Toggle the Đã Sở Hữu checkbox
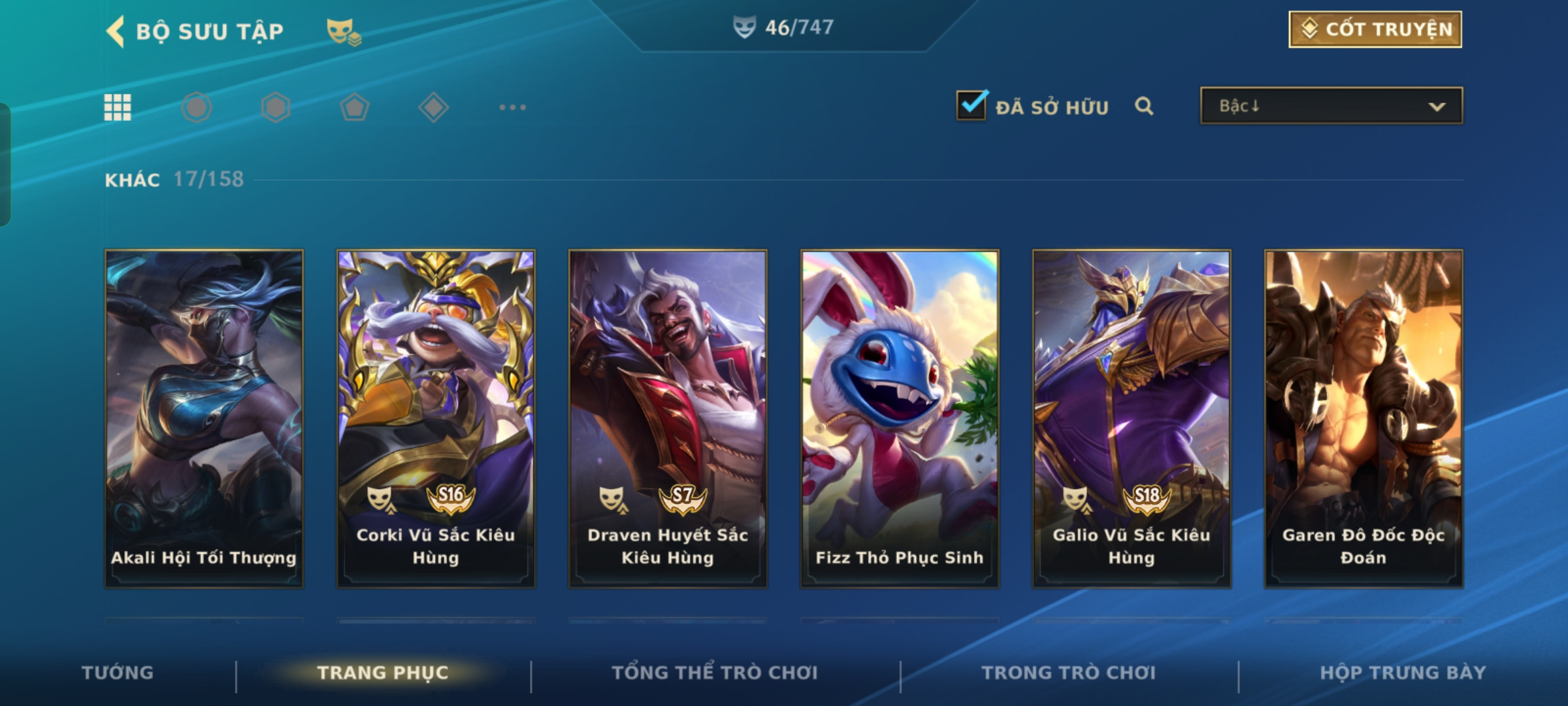 [x=972, y=105]
